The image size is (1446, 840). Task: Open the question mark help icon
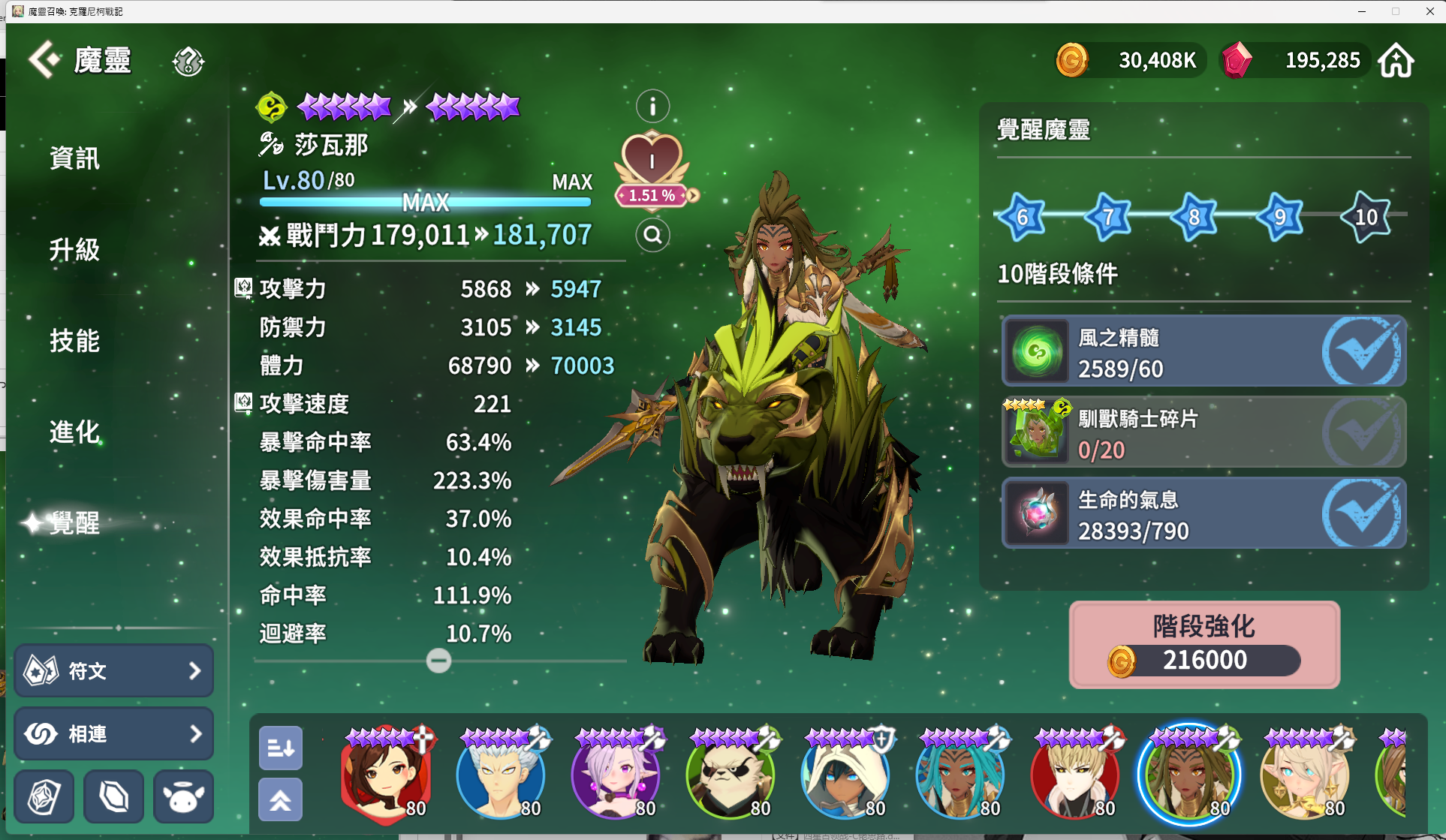point(188,62)
